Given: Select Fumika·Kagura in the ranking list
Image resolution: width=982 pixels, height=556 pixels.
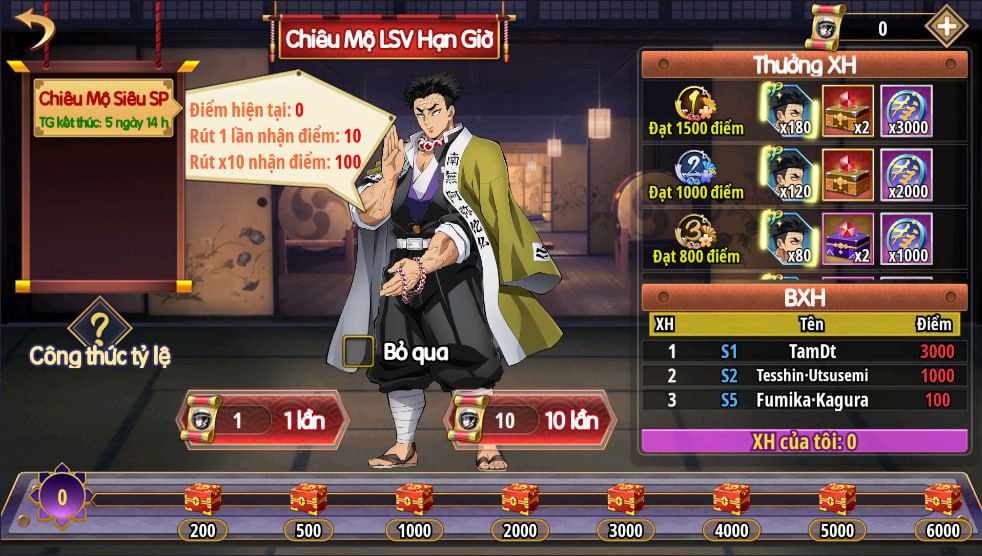Looking at the screenshot, I should 804,400.
